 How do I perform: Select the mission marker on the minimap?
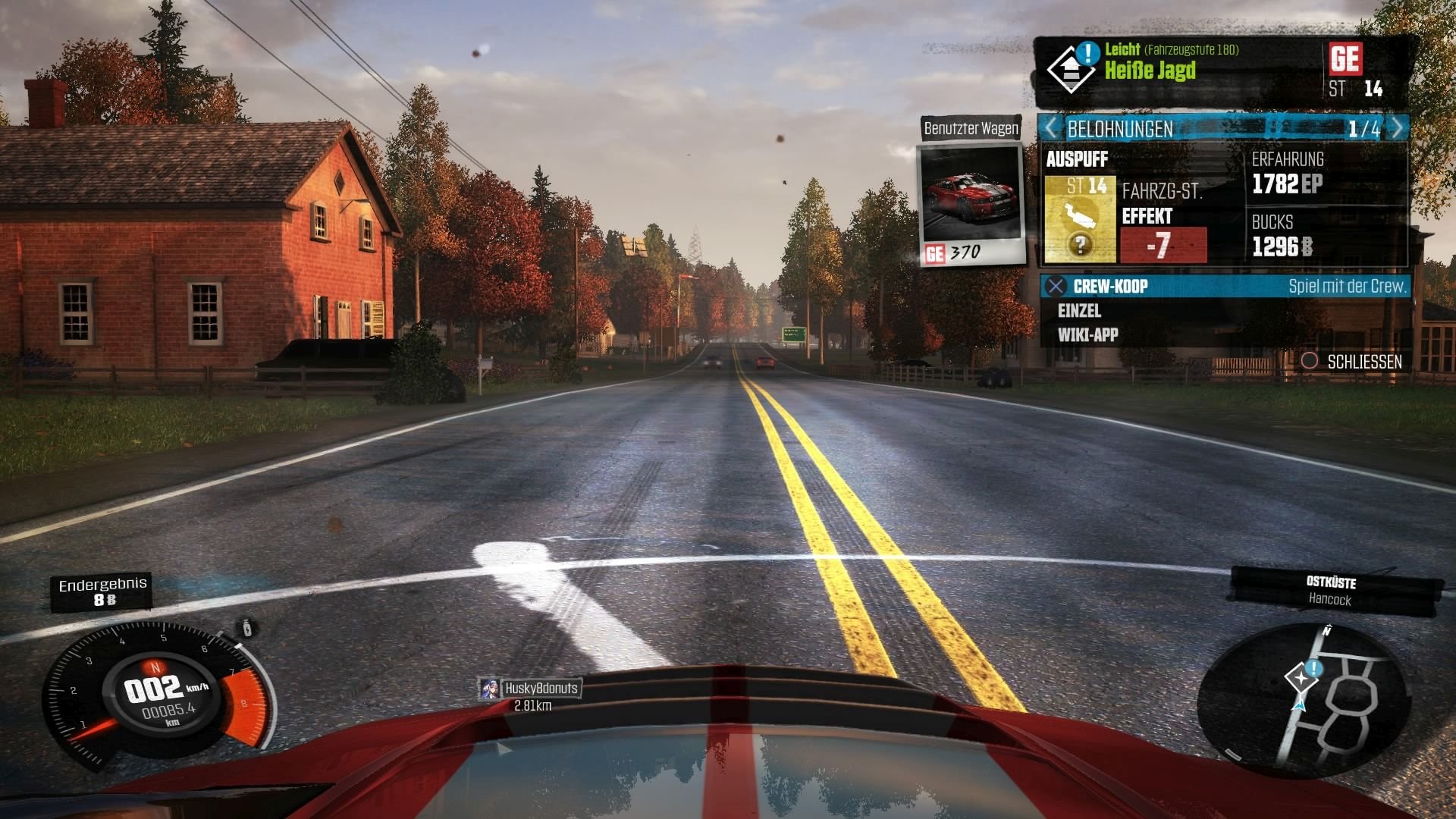(x=1303, y=675)
